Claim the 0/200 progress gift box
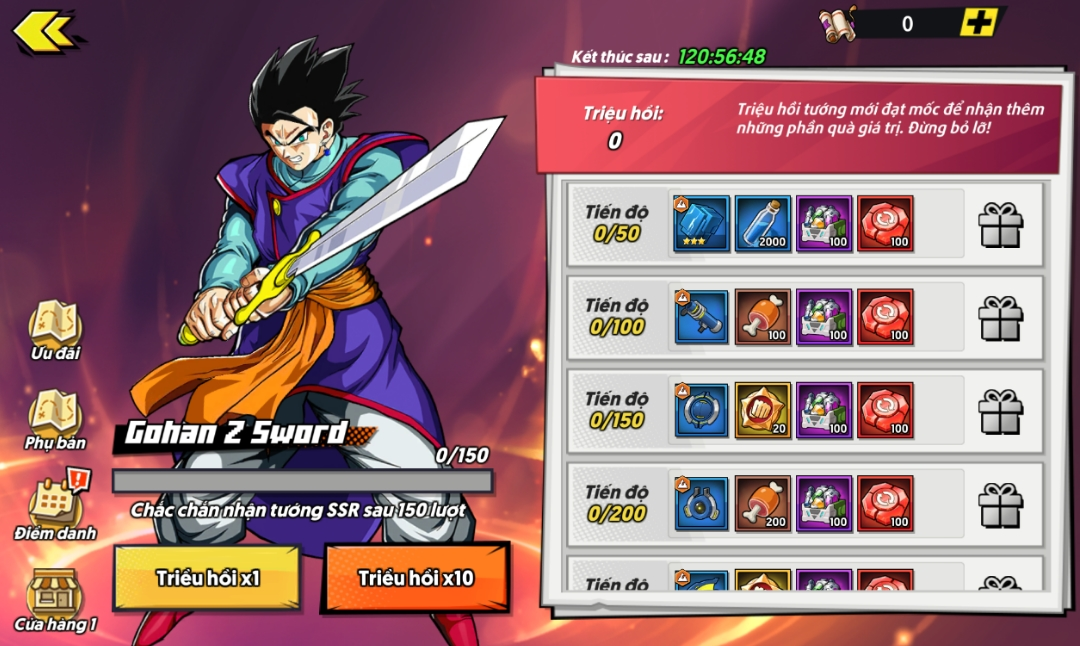1080x646 pixels. pyautogui.click(x=1000, y=504)
